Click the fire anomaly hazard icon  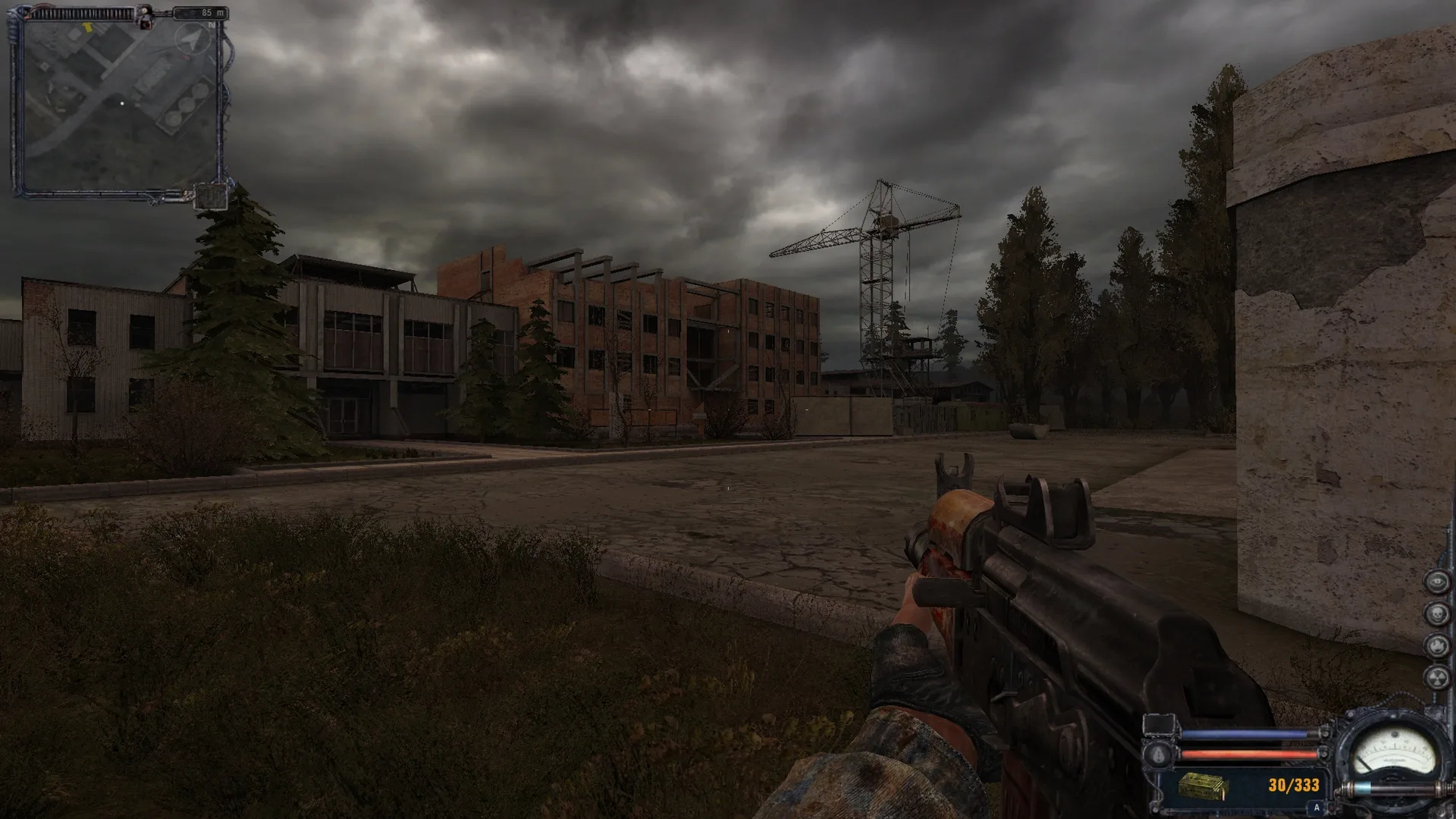1437,645
